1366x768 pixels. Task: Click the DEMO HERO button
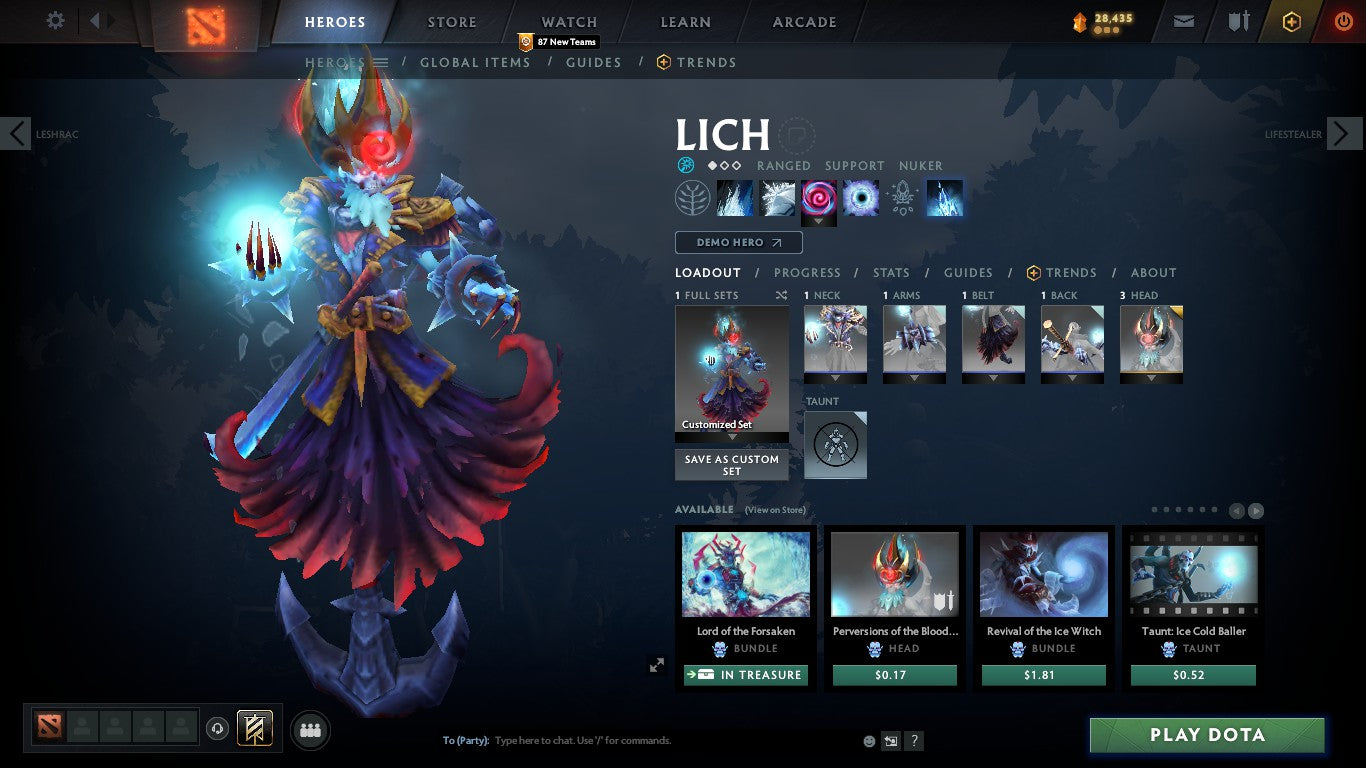[x=738, y=242]
